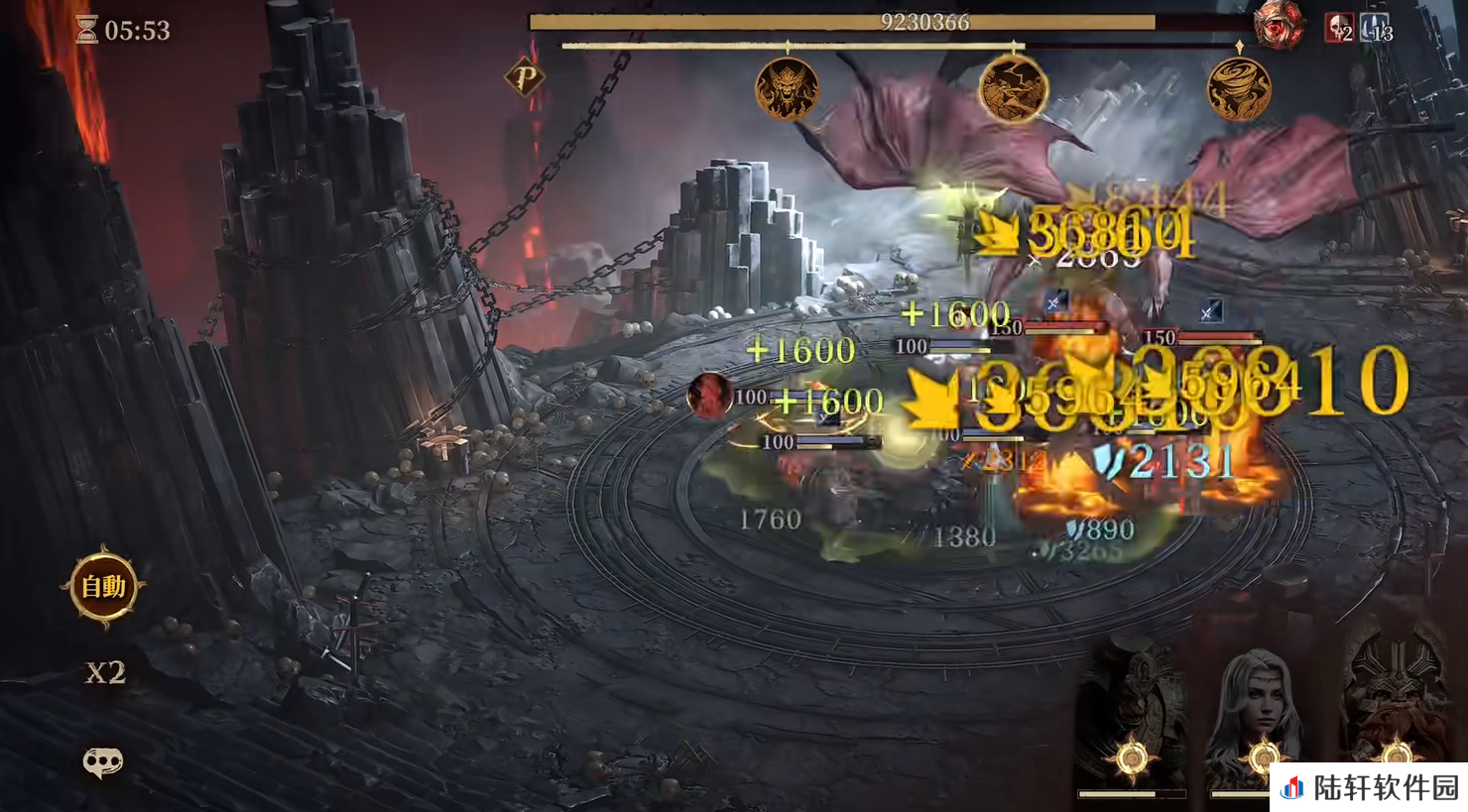Activate the armored knight hero's skill card
This screenshot has width=1468, height=812.
click(1132, 719)
